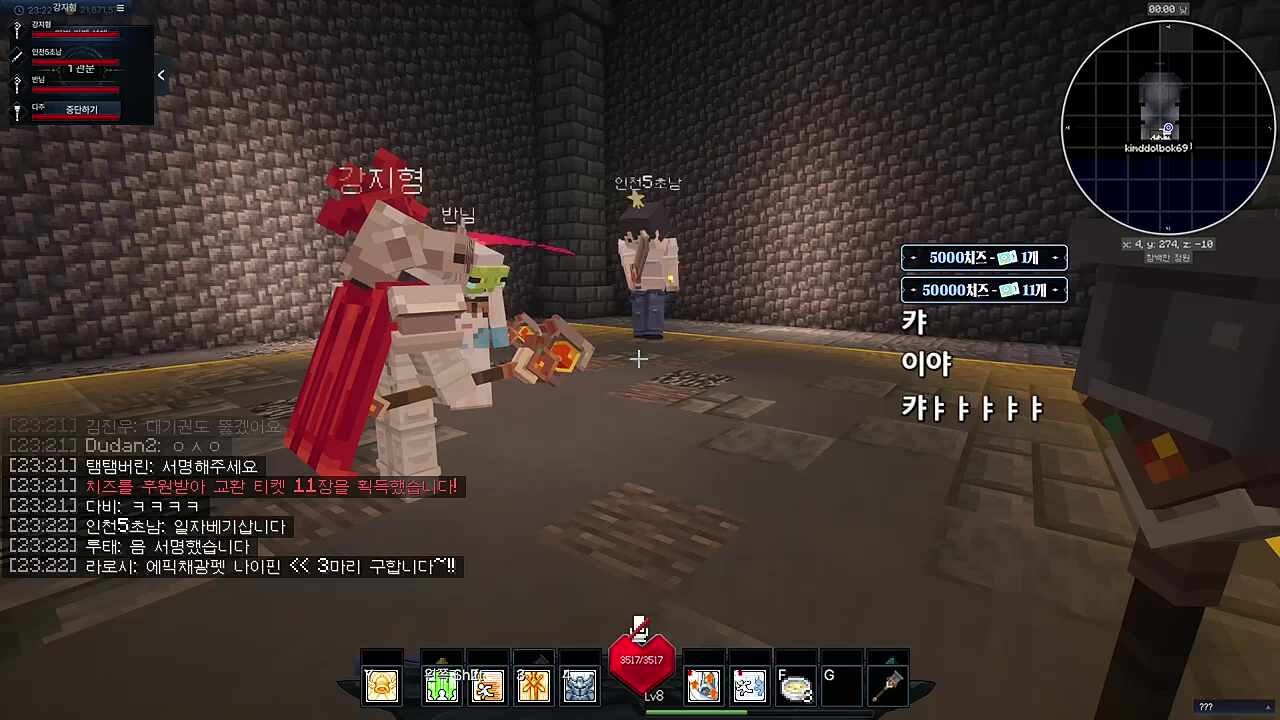
Task: Collapse the party panel with the left arrow
Action: point(161,75)
